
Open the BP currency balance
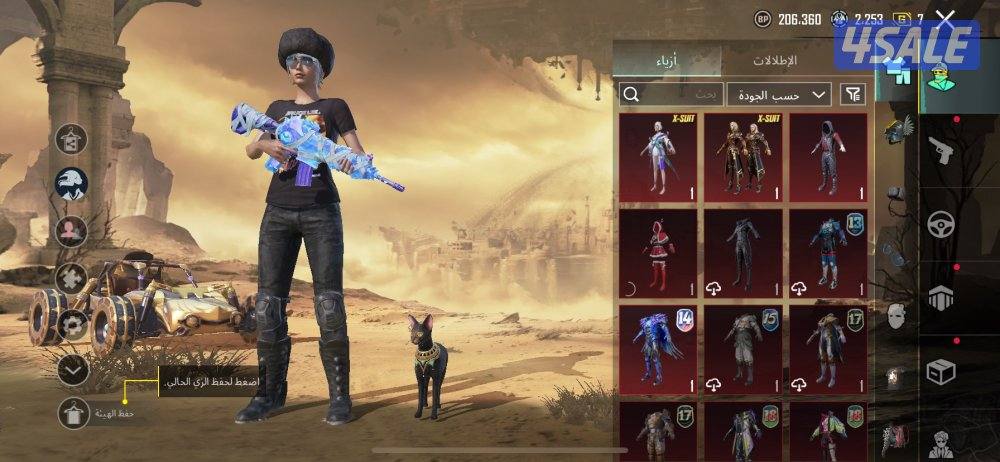tap(787, 19)
